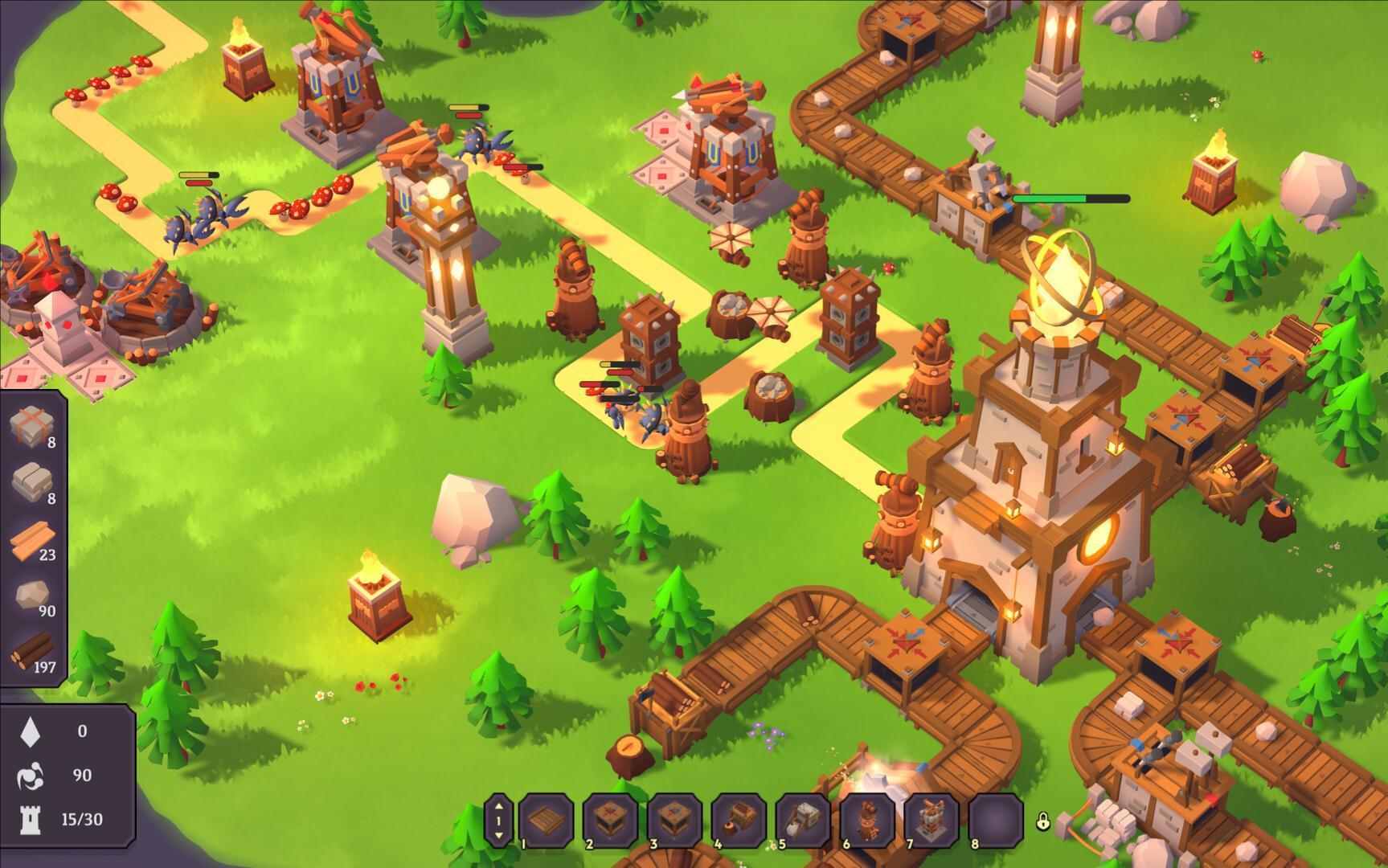Viewport: 1388px width, 868px height.
Task: Choose the stone quarry building in slot 5
Action: coord(804,820)
